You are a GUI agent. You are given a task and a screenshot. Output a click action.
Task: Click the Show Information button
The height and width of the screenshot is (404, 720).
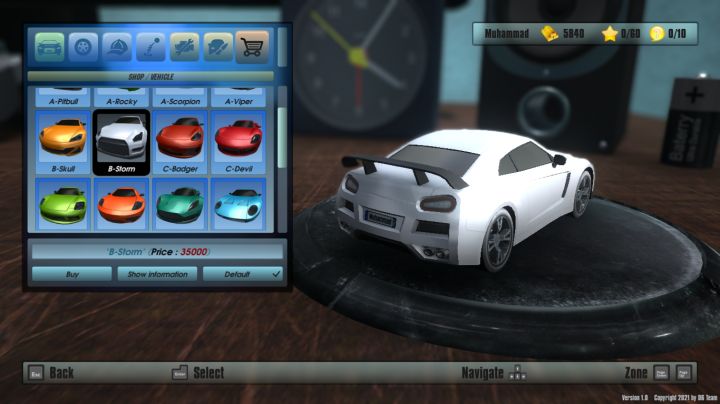[x=157, y=273]
